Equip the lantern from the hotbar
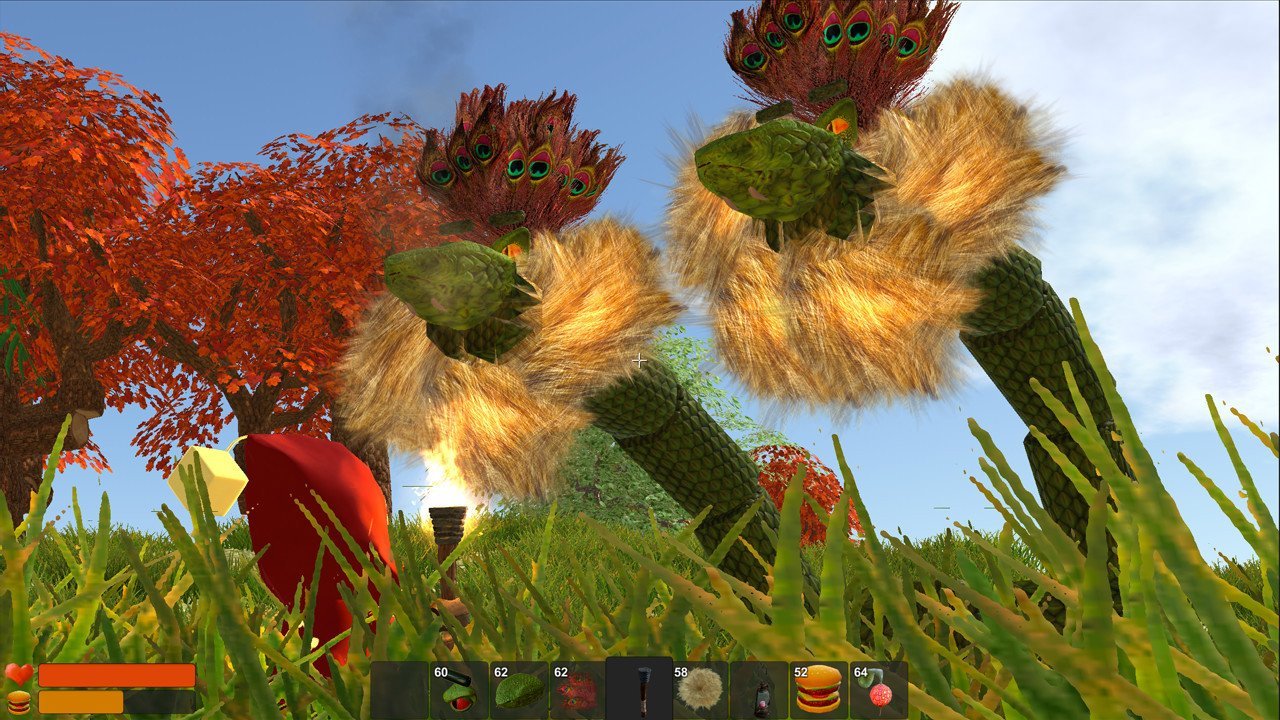 pyautogui.click(x=759, y=690)
